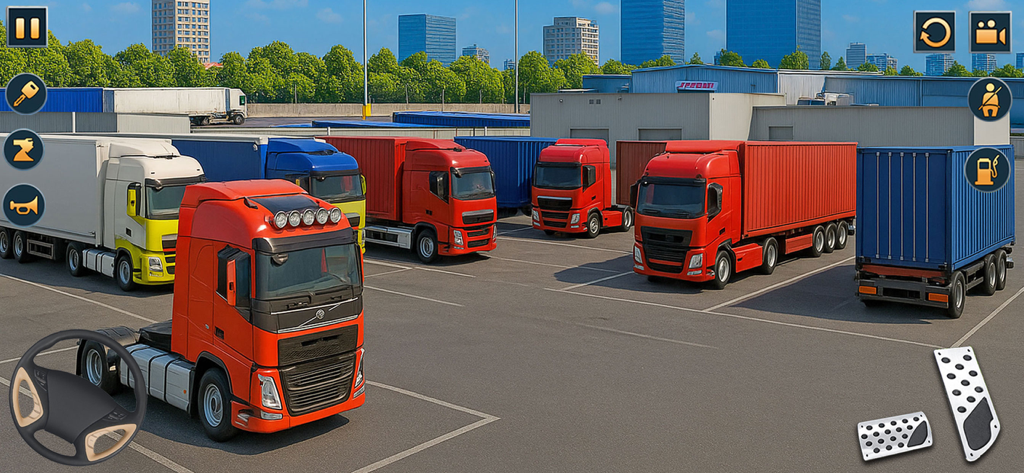Pause the game
1024x473 pixels.
pyautogui.click(x=27, y=27)
